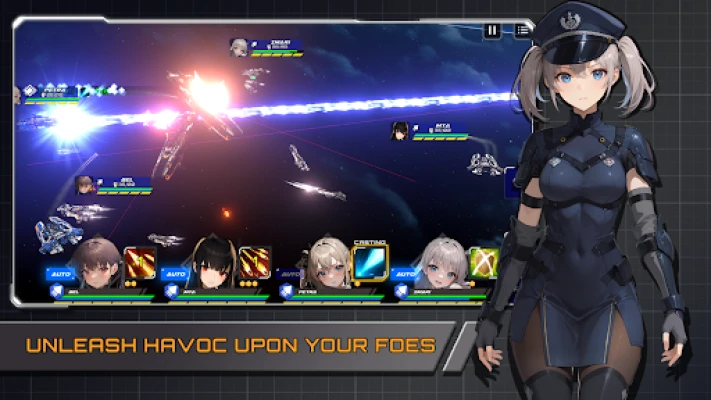Image resolution: width=711 pixels, height=400 pixels.
Task: Pause the battle
Action: (x=492, y=31)
